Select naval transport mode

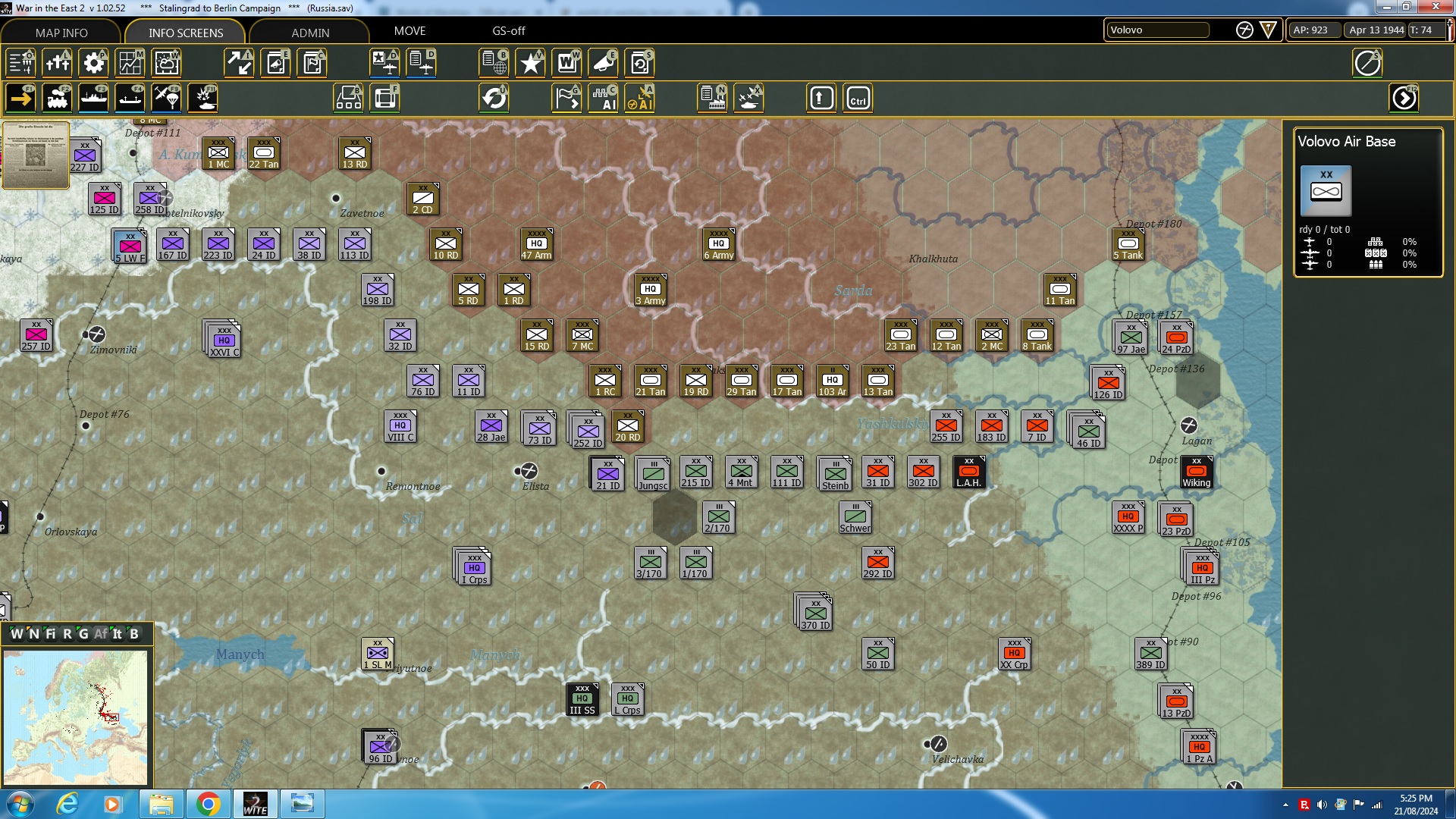tap(94, 98)
